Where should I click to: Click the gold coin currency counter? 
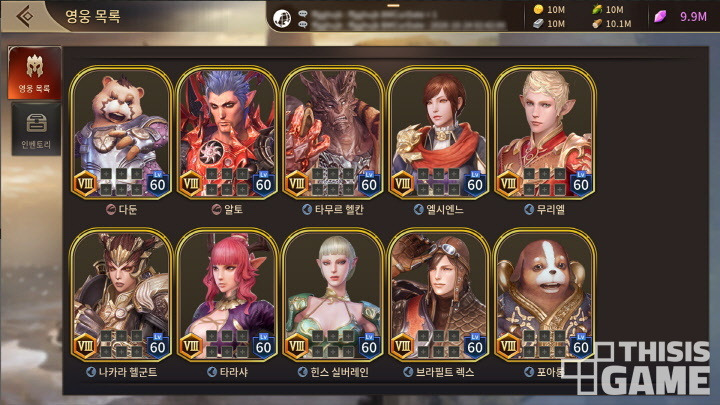tap(548, 9)
